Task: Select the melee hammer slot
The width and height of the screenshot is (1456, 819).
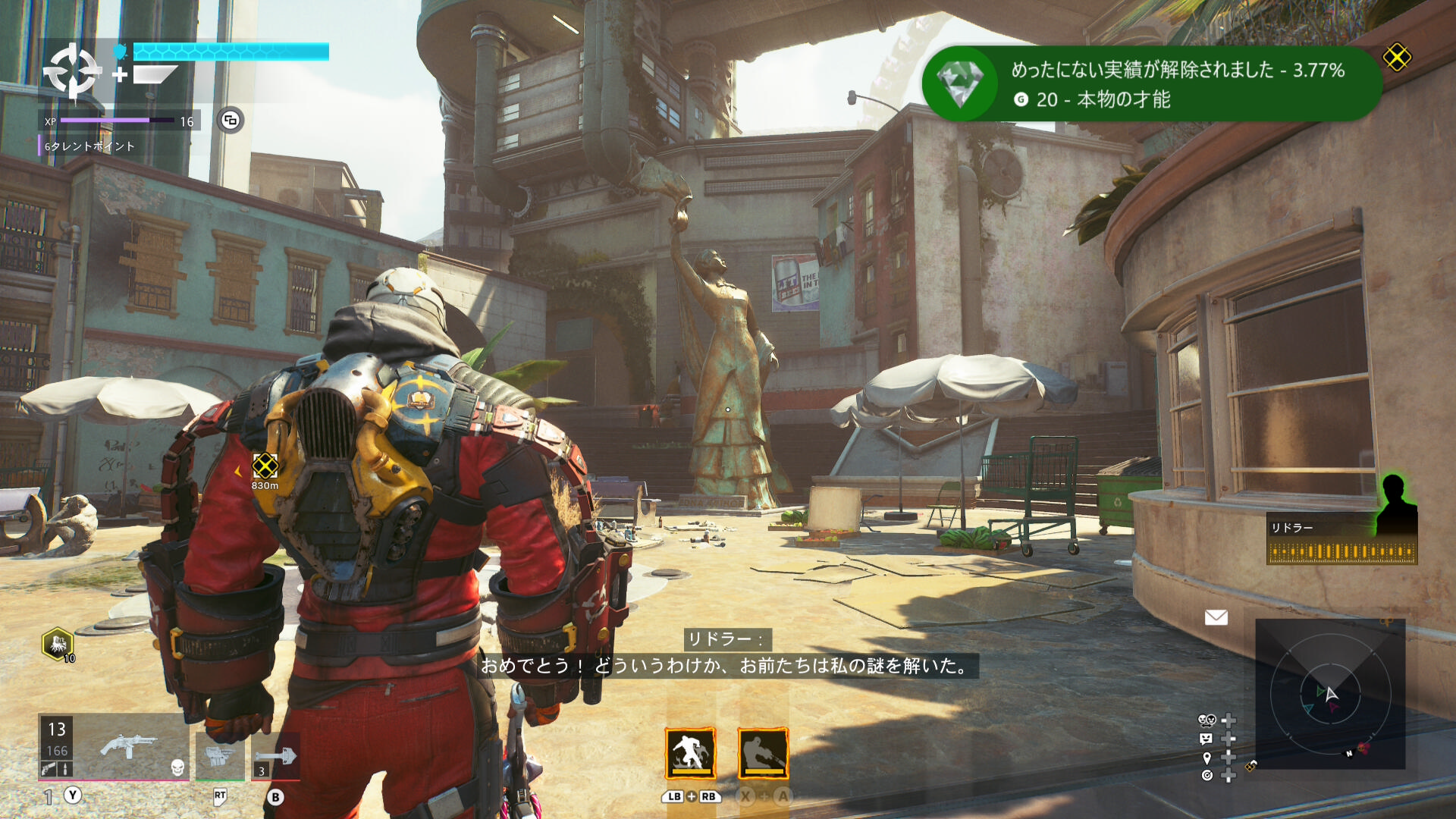Action: click(275, 756)
